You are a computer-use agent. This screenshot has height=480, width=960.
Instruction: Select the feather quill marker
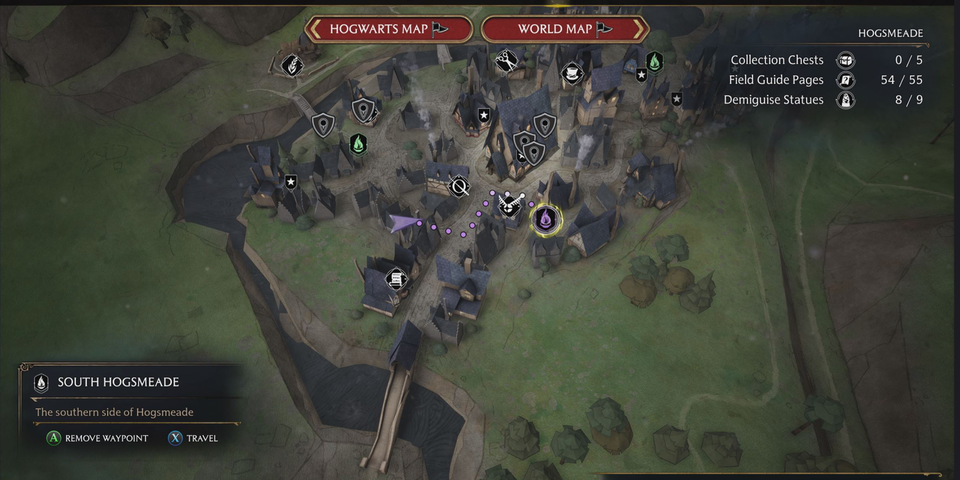[291, 65]
